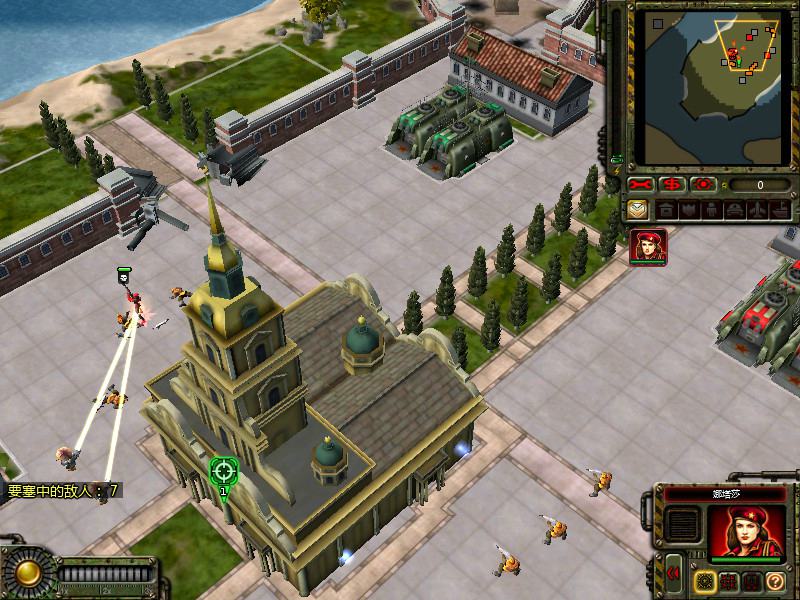
Task: Click the tactical minimap
Action: (711, 88)
